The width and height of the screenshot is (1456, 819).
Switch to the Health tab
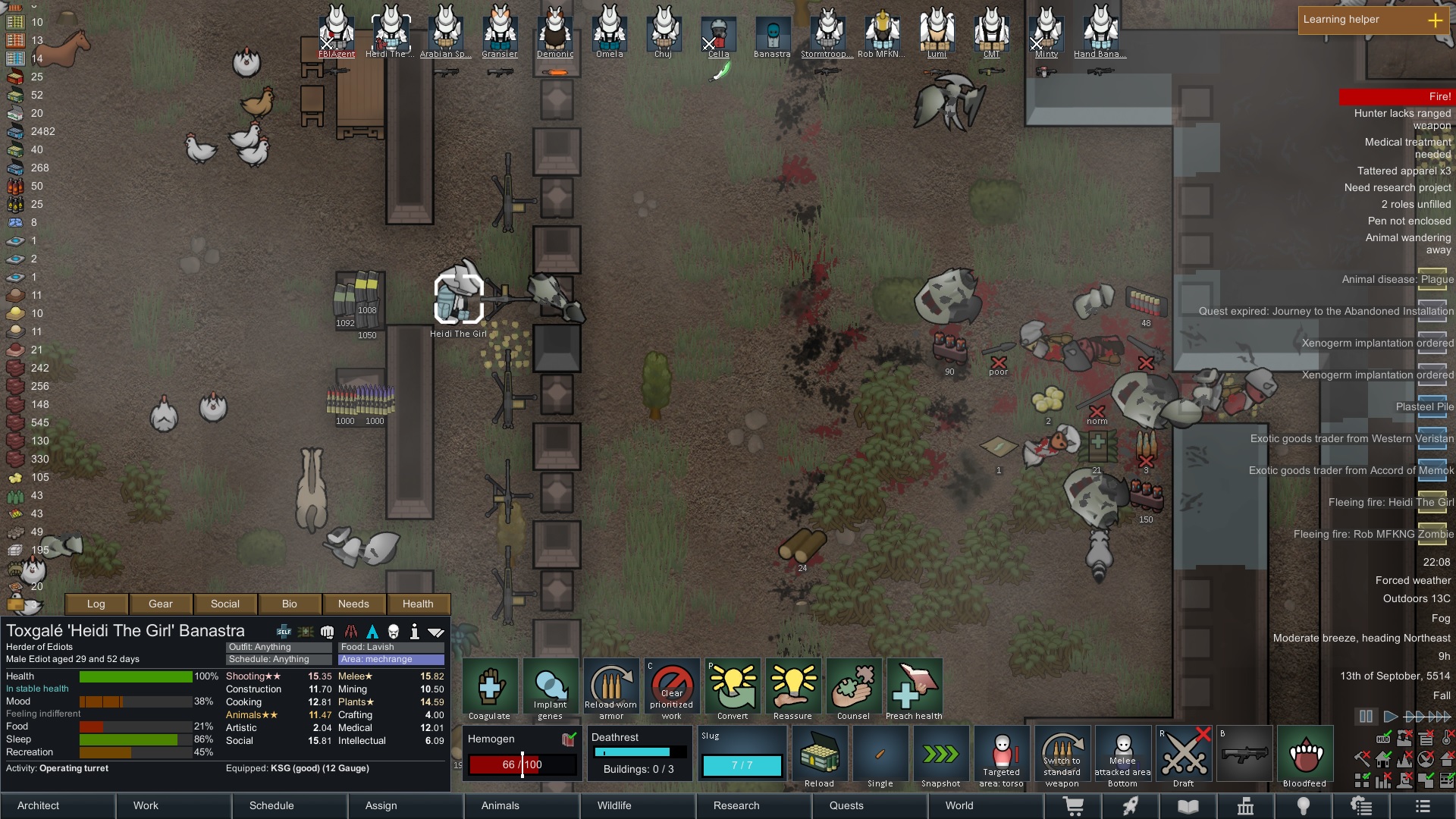click(x=418, y=604)
